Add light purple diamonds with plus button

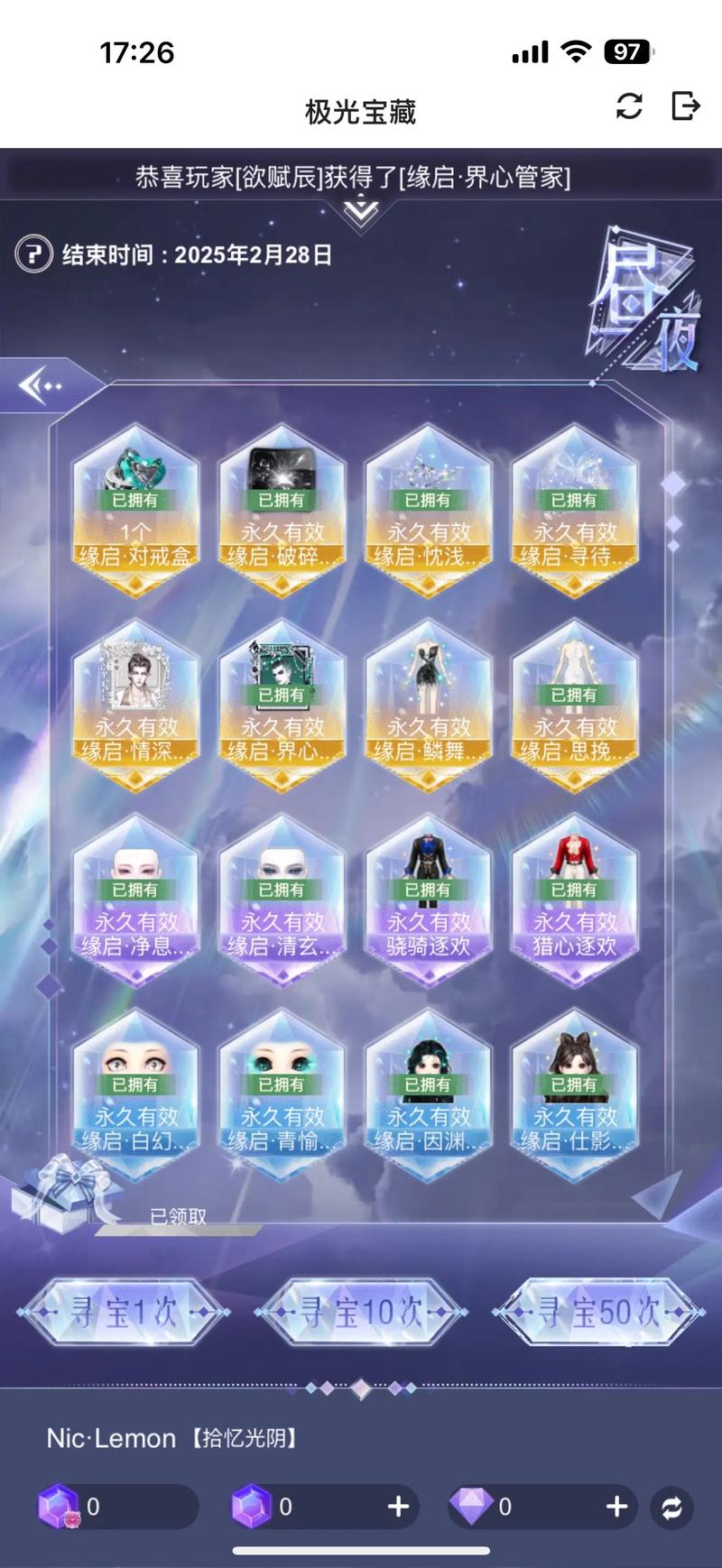click(616, 1506)
